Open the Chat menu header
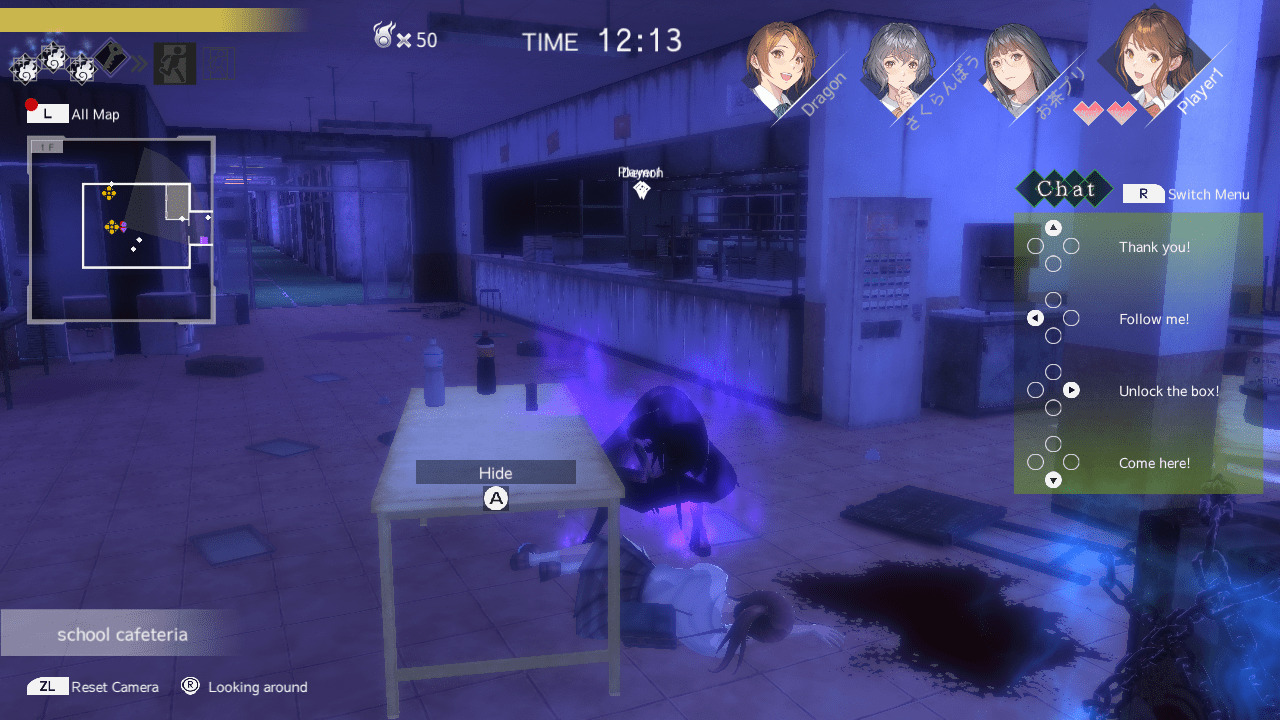Image resolution: width=1280 pixels, height=720 pixels. coord(1065,189)
